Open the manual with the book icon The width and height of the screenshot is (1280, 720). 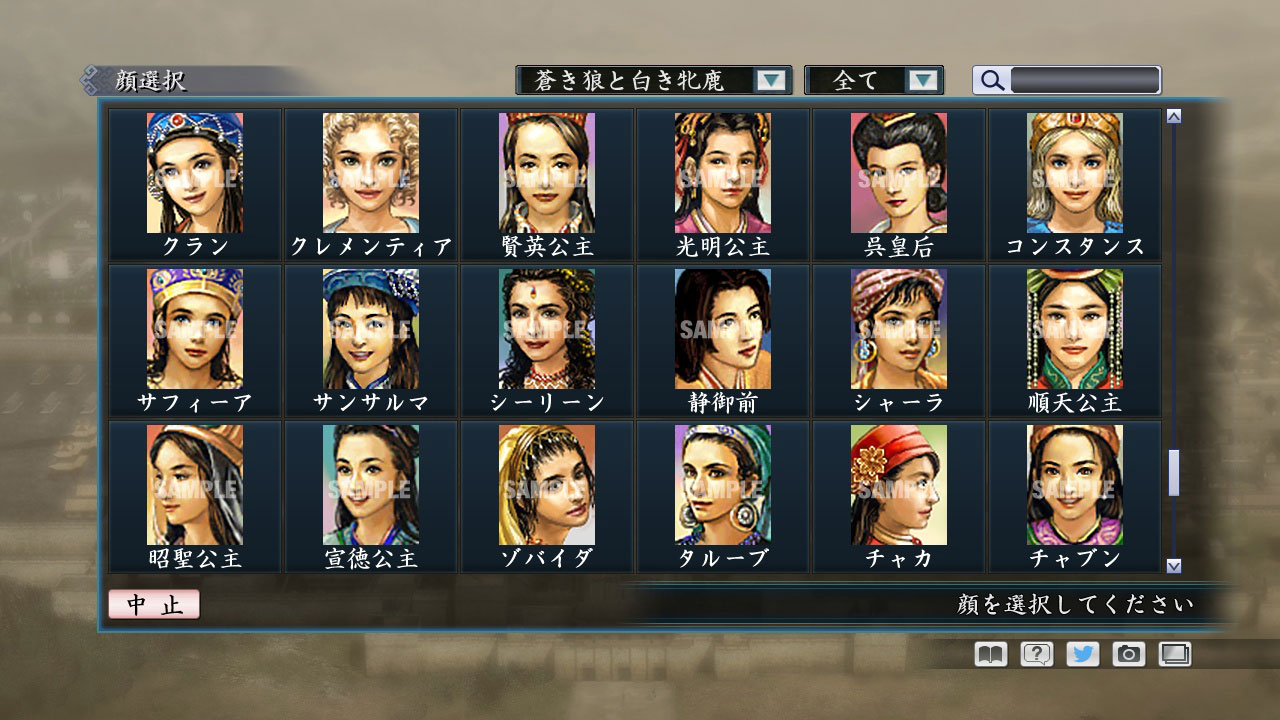click(988, 653)
